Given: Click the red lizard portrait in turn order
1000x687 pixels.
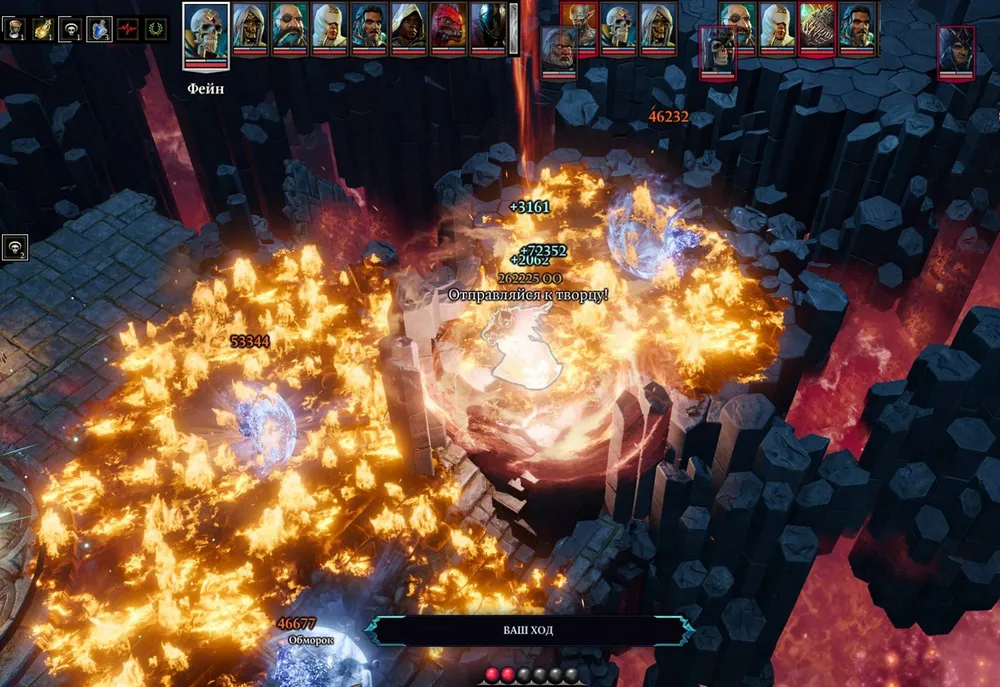Looking at the screenshot, I should (x=448, y=25).
